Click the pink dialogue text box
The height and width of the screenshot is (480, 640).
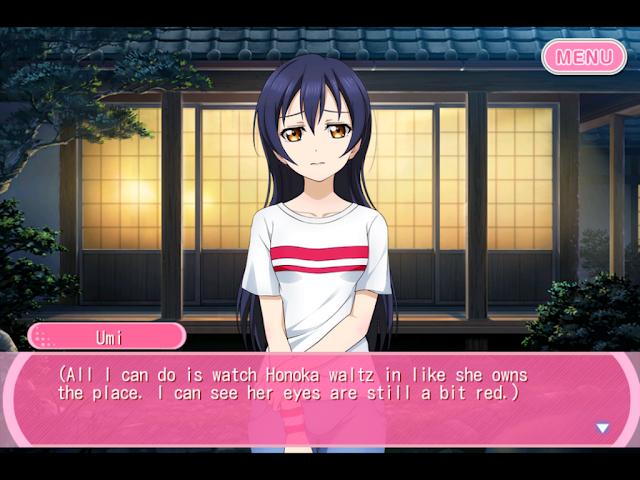(320, 400)
